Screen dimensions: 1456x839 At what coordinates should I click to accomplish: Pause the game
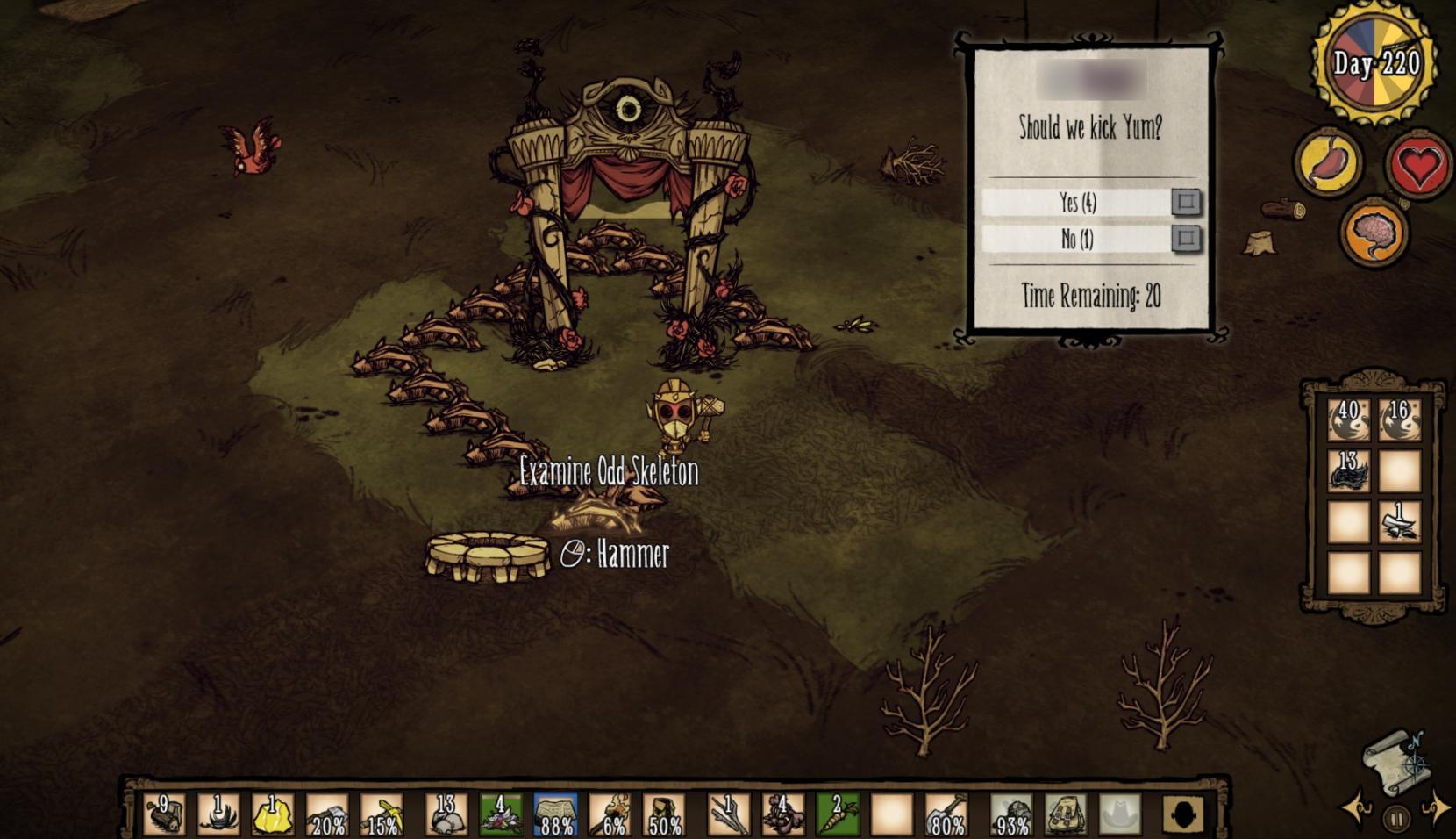[x=1396, y=820]
